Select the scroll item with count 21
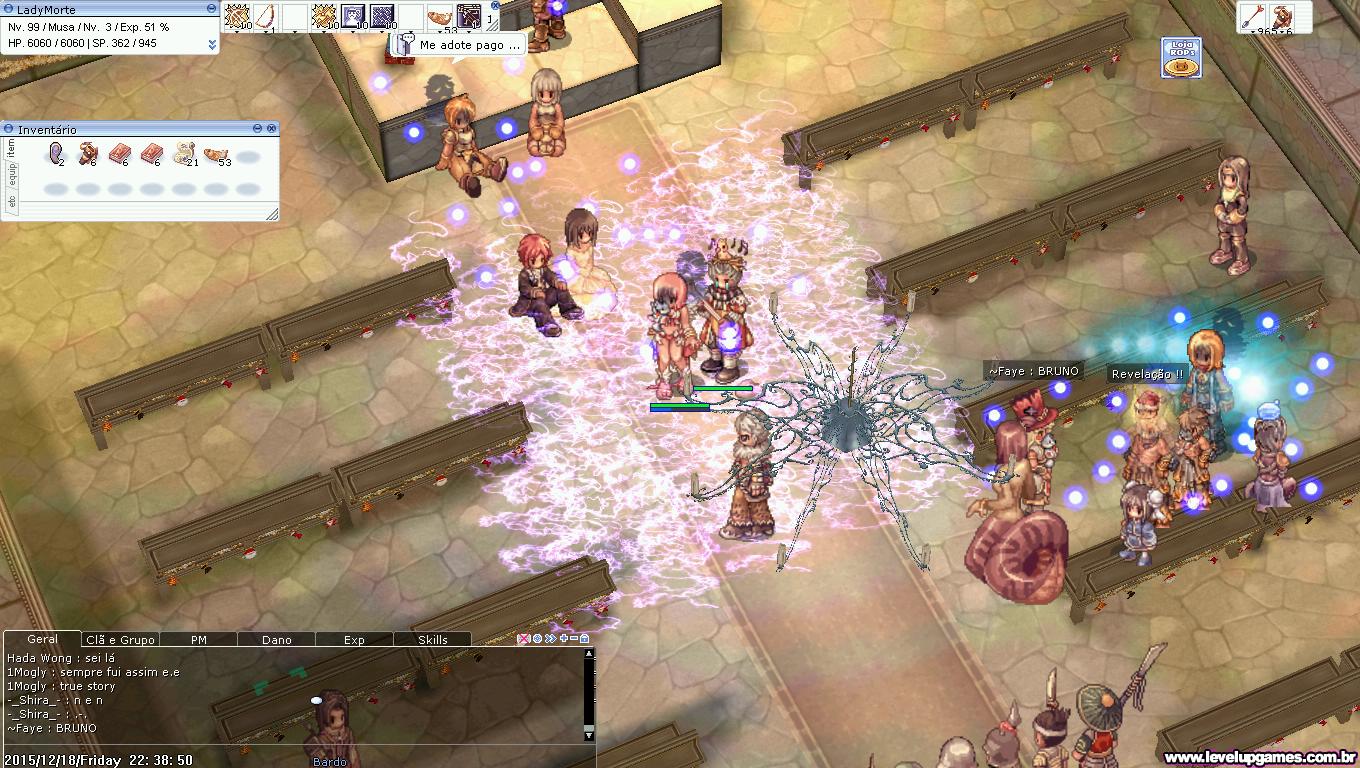This screenshot has width=1360, height=768. coord(183,153)
